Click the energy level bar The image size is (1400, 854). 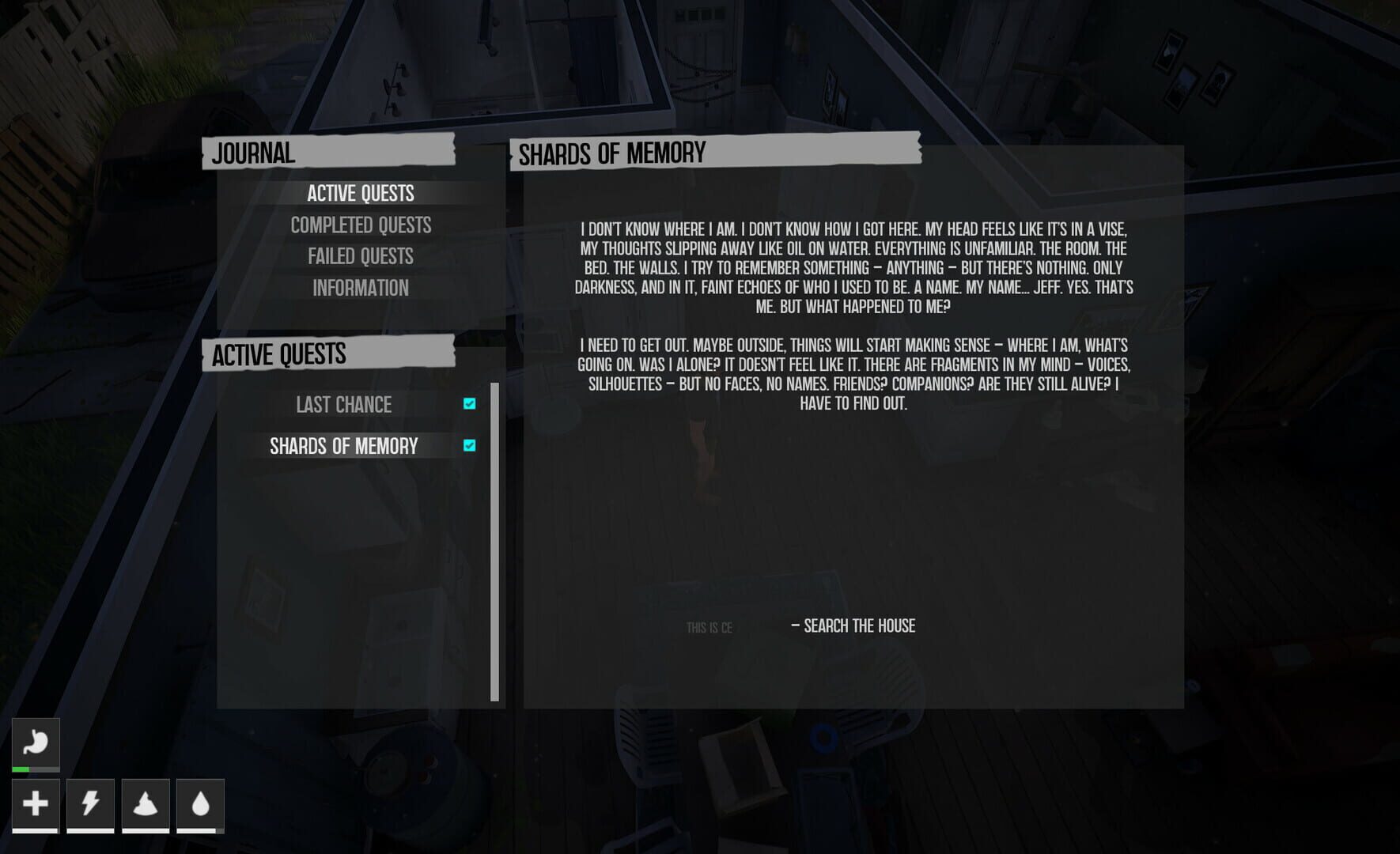(x=89, y=832)
